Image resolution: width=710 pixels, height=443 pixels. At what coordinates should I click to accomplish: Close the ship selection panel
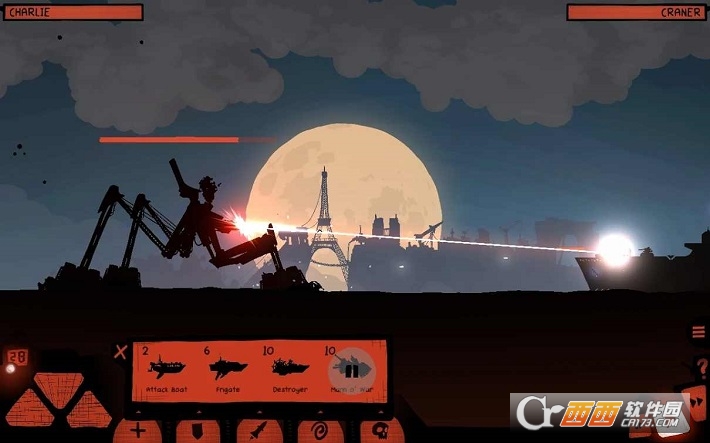click(121, 351)
